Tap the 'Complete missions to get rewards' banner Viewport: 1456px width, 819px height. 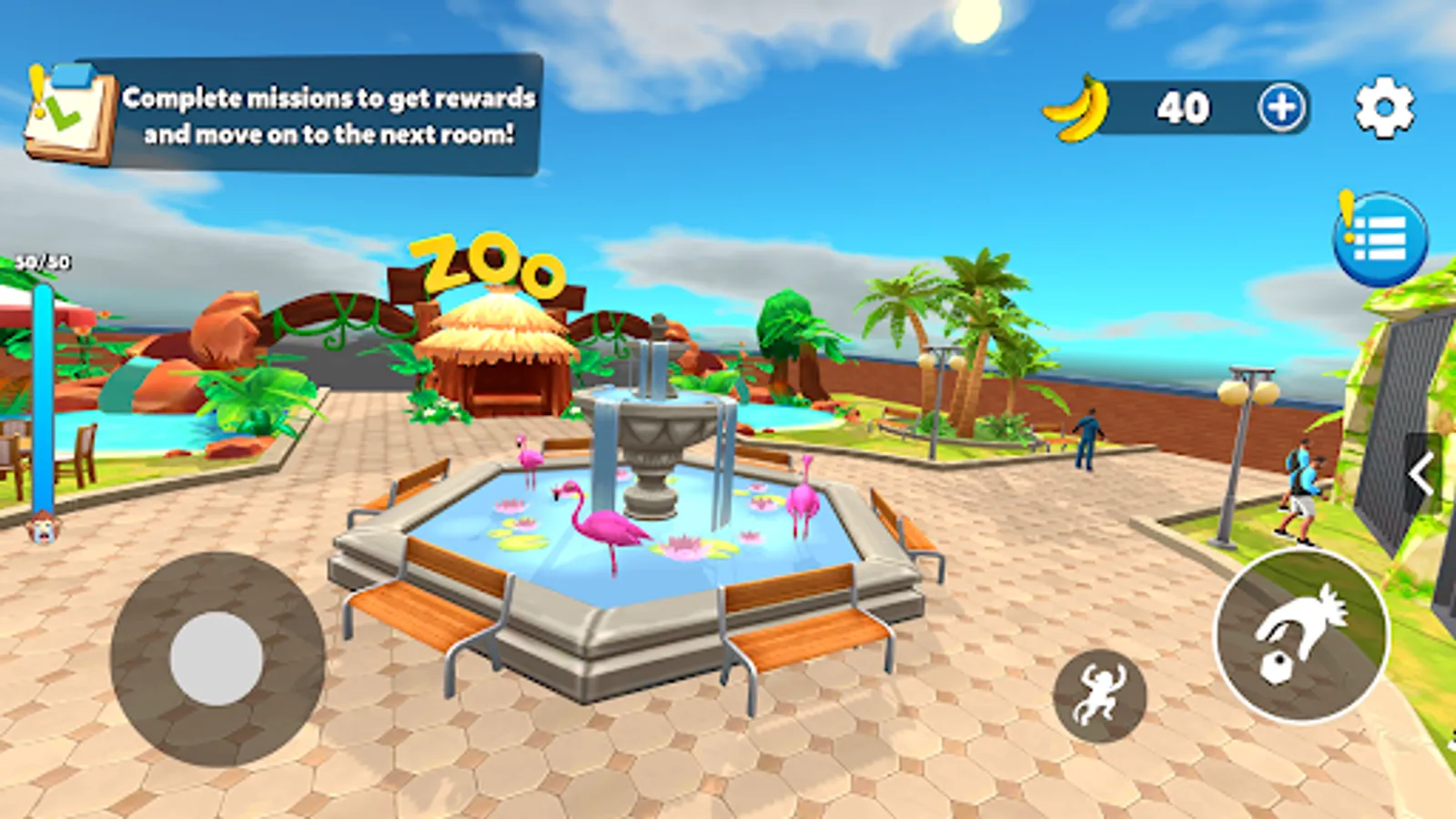coord(330,118)
